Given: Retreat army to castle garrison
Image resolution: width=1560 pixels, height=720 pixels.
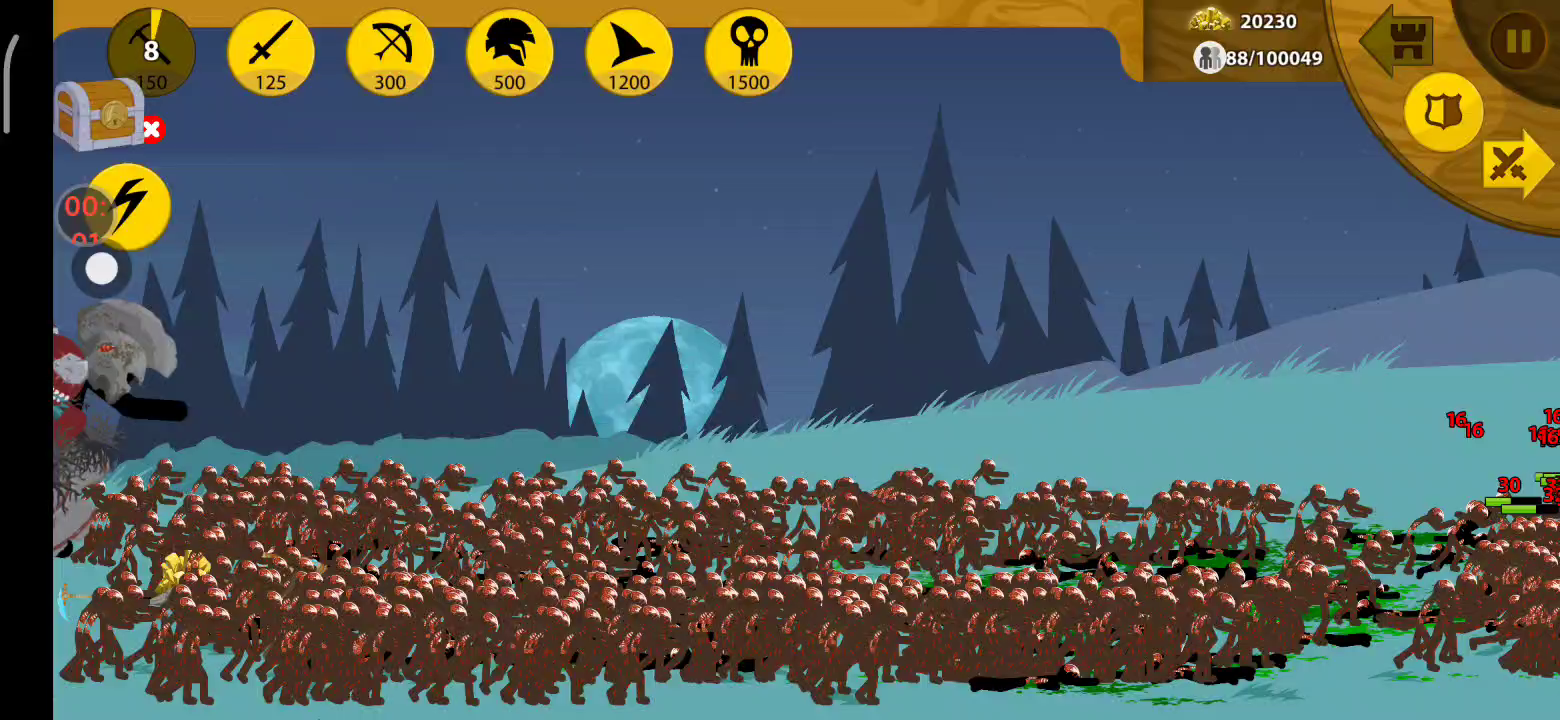Looking at the screenshot, I should [1400, 42].
